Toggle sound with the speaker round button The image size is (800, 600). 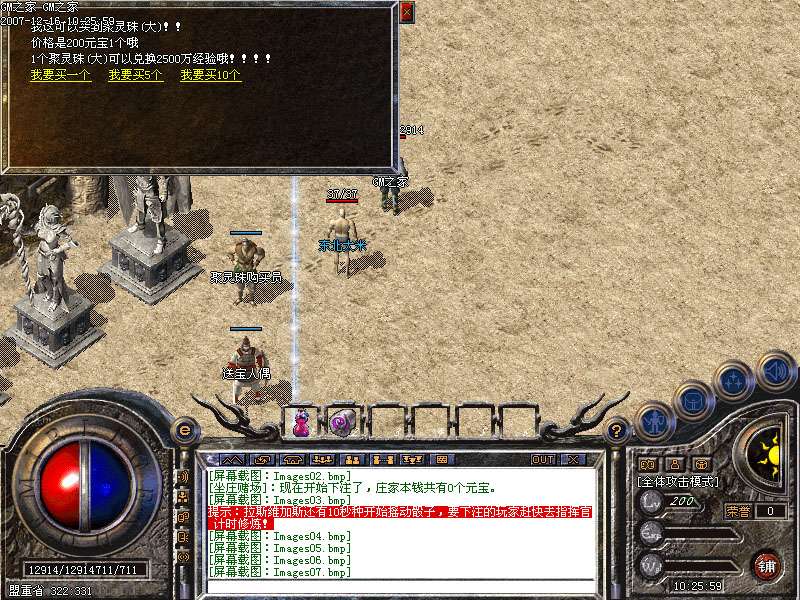[775, 370]
